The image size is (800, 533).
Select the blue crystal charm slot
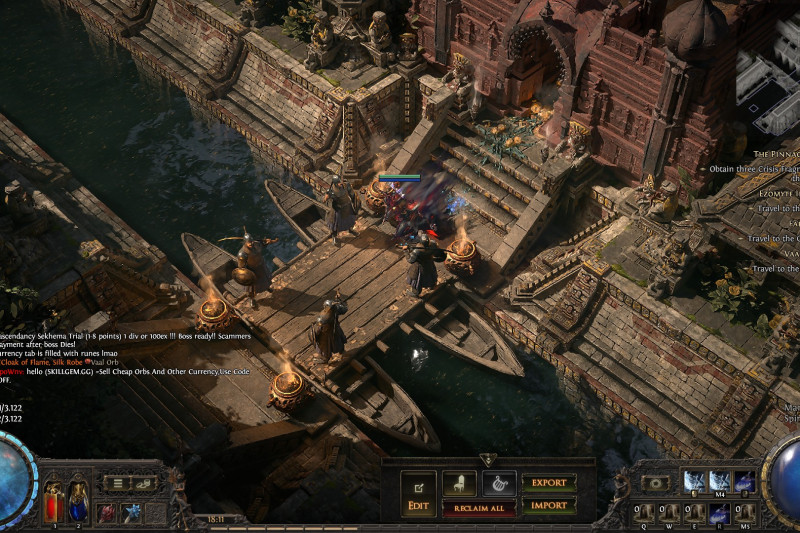coord(131,513)
